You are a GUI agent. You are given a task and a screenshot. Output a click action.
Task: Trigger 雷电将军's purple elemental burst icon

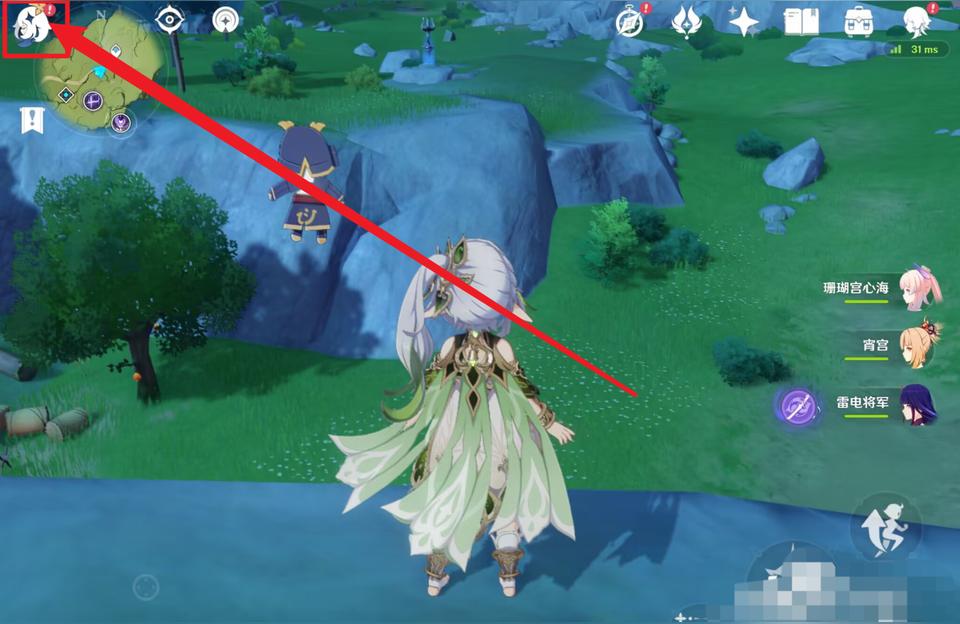(x=797, y=405)
